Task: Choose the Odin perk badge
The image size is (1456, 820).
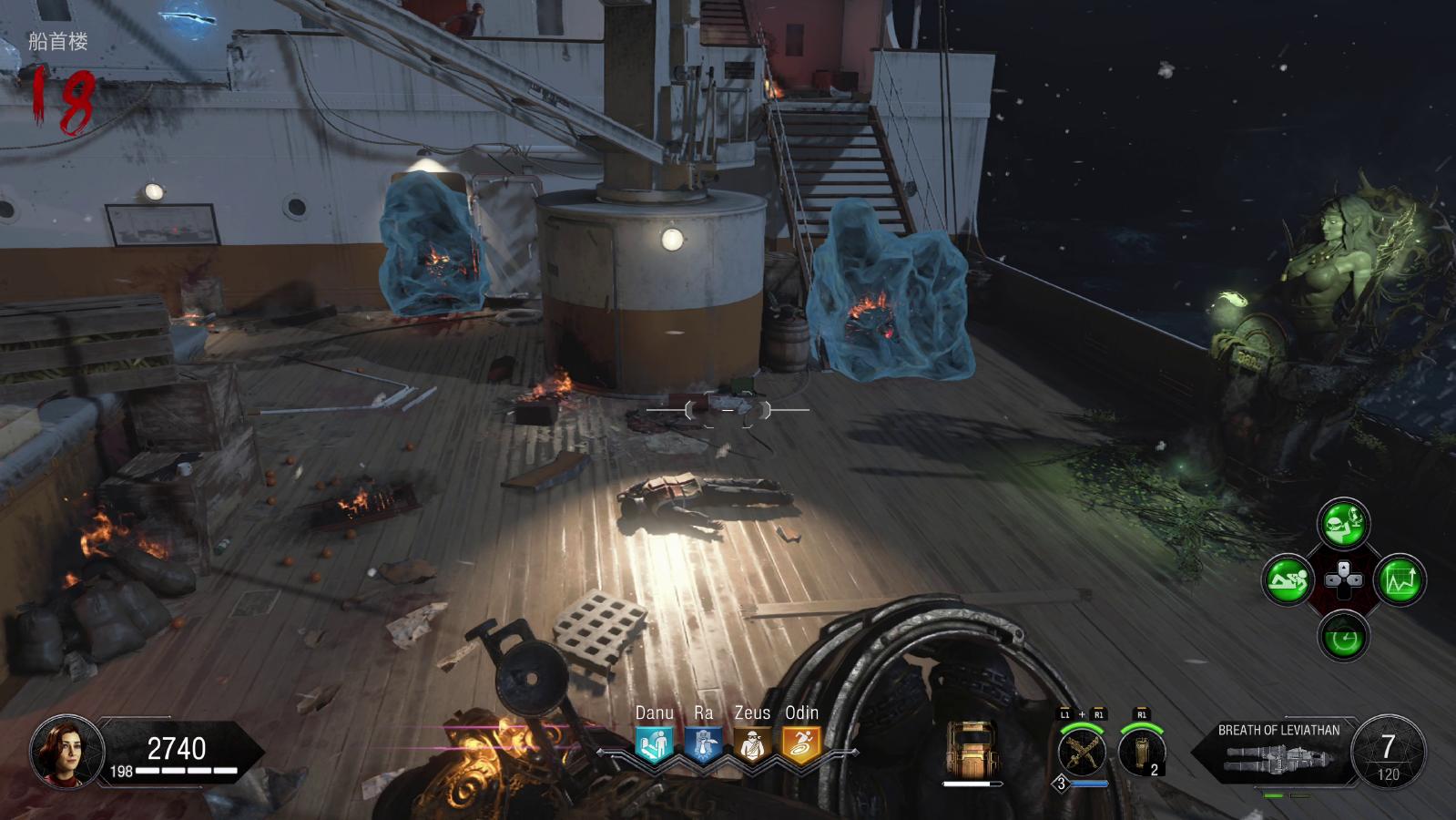Action: 801,745
